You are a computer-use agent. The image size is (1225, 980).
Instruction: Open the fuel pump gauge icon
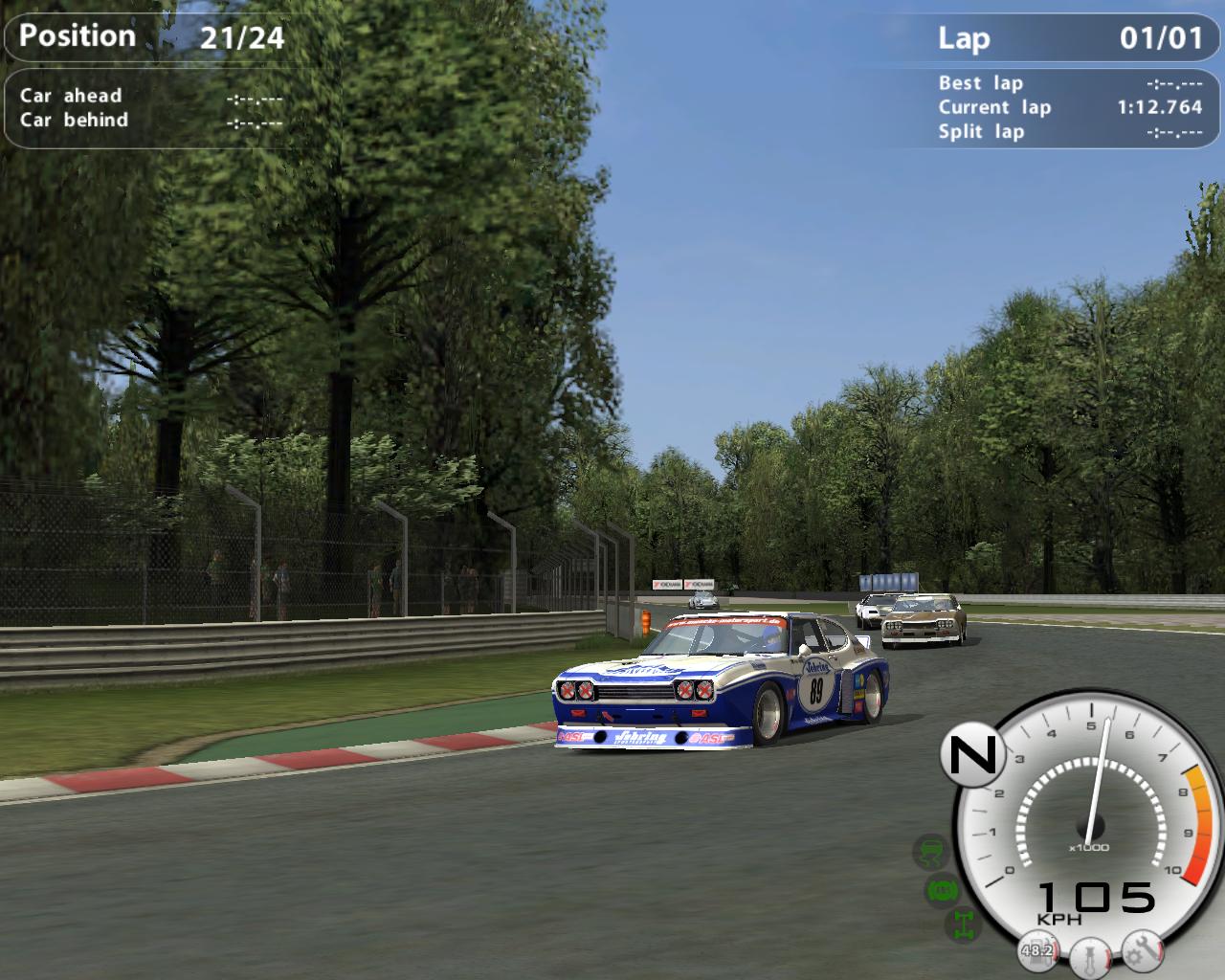click(x=1036, y=950)
